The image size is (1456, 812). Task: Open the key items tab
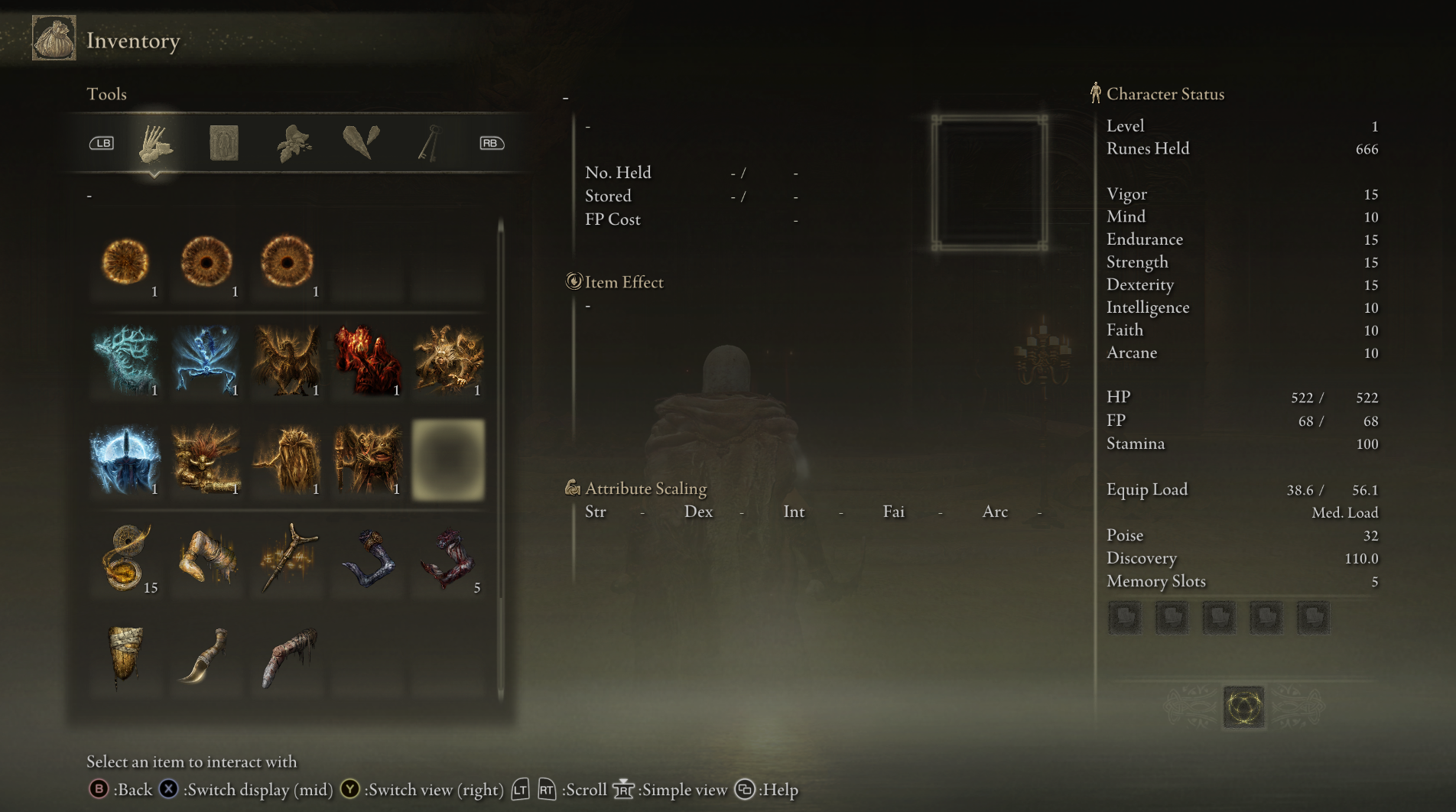pos(430,143)
